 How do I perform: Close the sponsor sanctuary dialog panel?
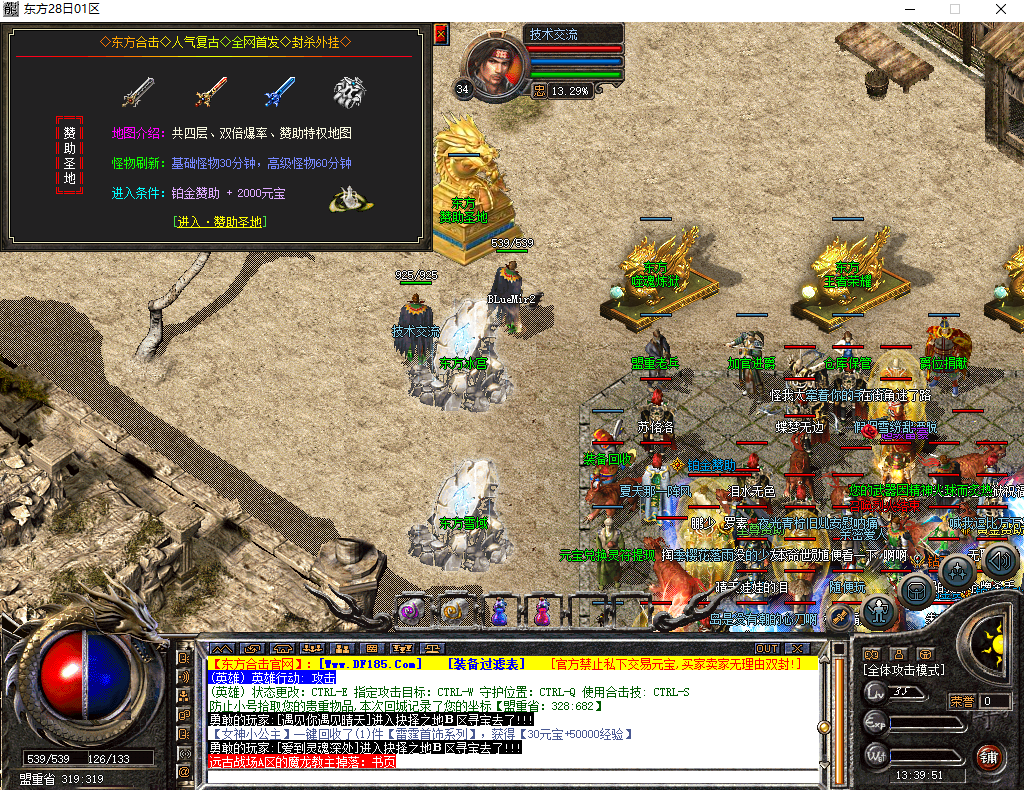(x=441, y=35)
